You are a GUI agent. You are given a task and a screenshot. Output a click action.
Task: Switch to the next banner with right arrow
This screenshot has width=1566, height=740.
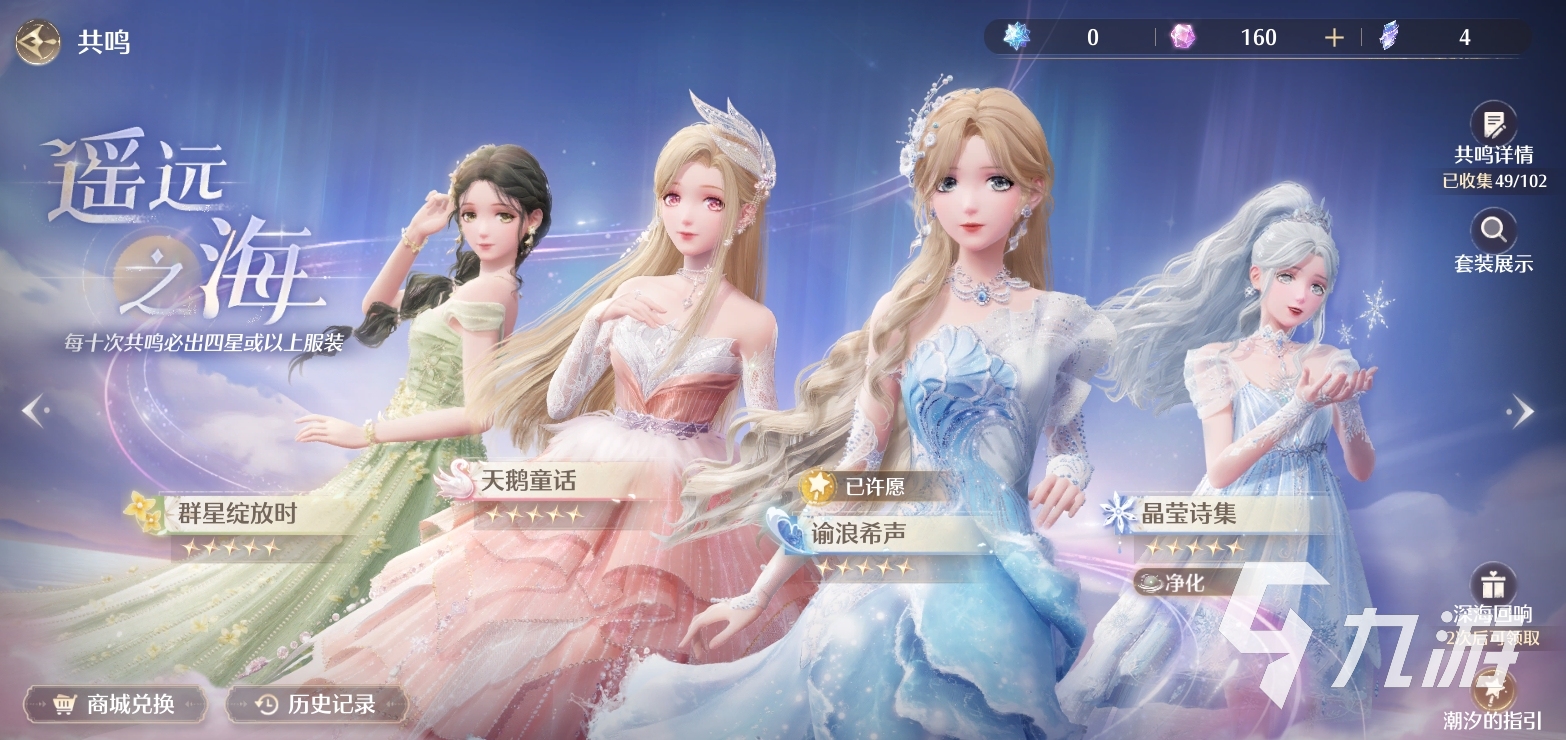coord(1521,409)
